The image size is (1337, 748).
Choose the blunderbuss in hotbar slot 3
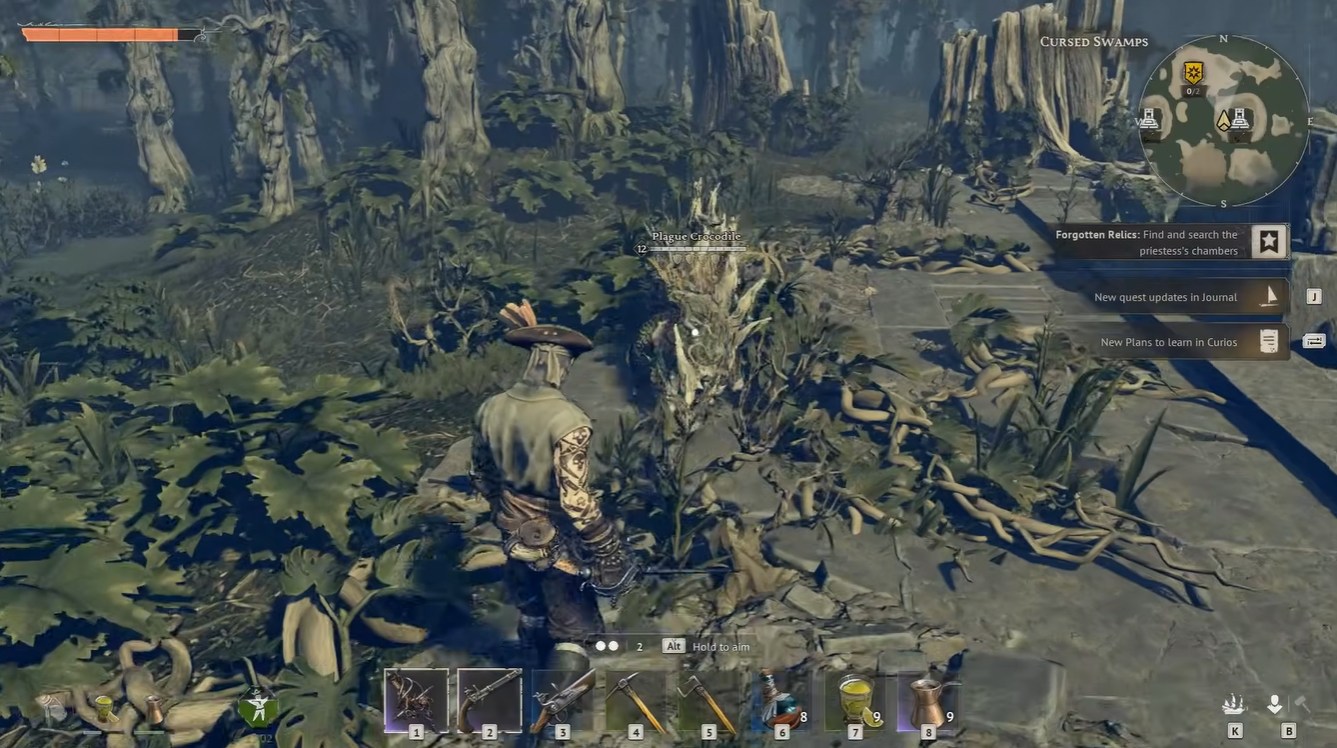pos(563,699)
